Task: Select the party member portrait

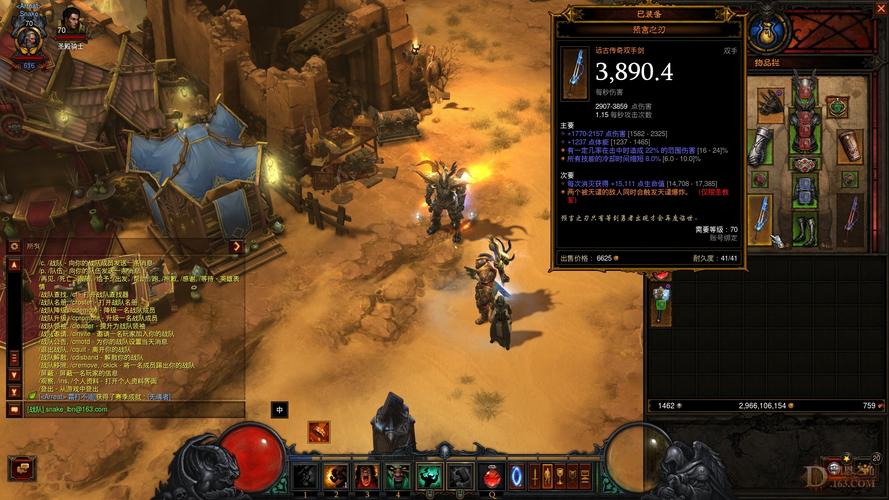Action: pyautogui.click(x=71, y=22)
